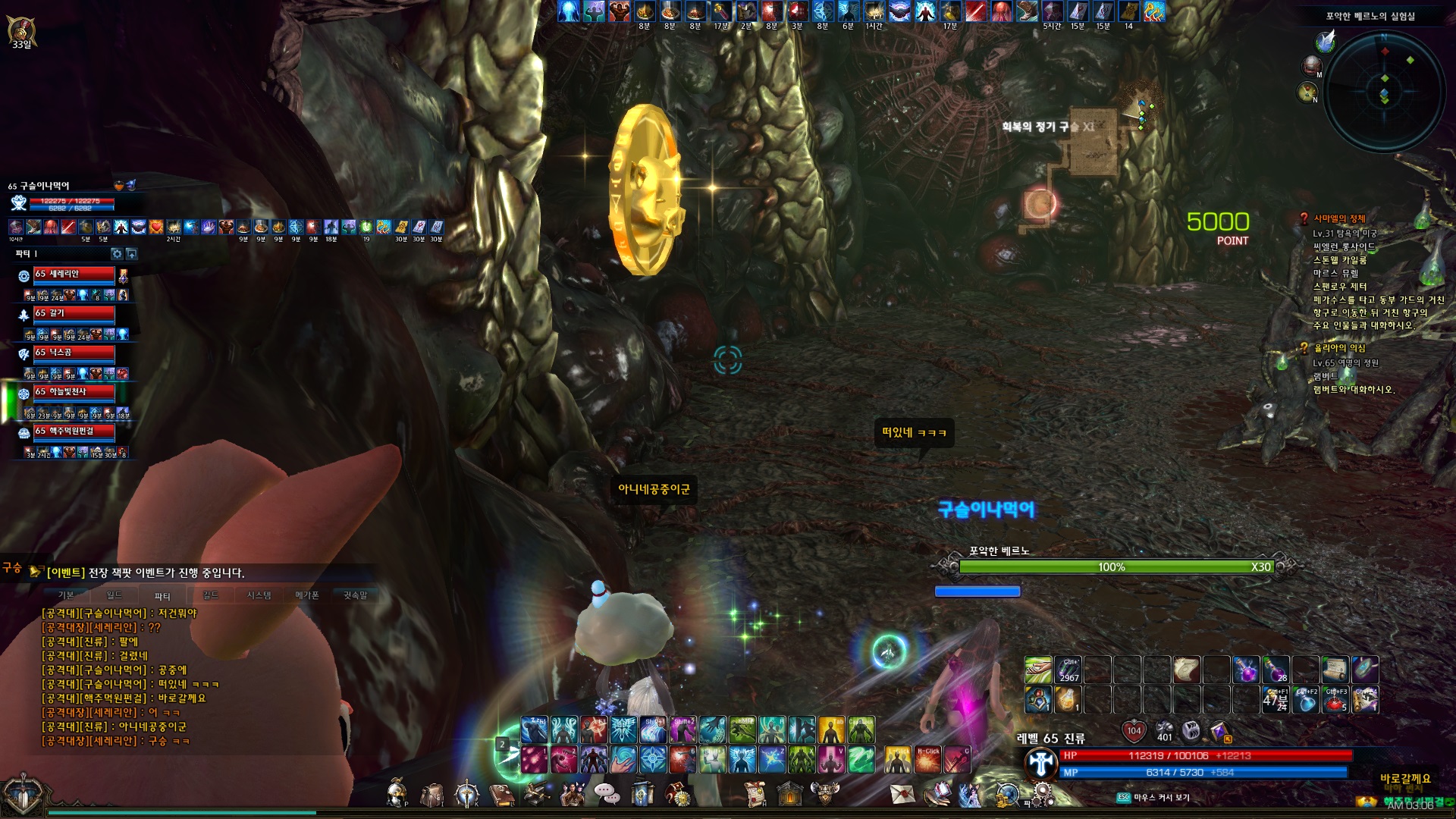Open the gear settings icon
This screenshot has width=1456, height=819.
1043,794
